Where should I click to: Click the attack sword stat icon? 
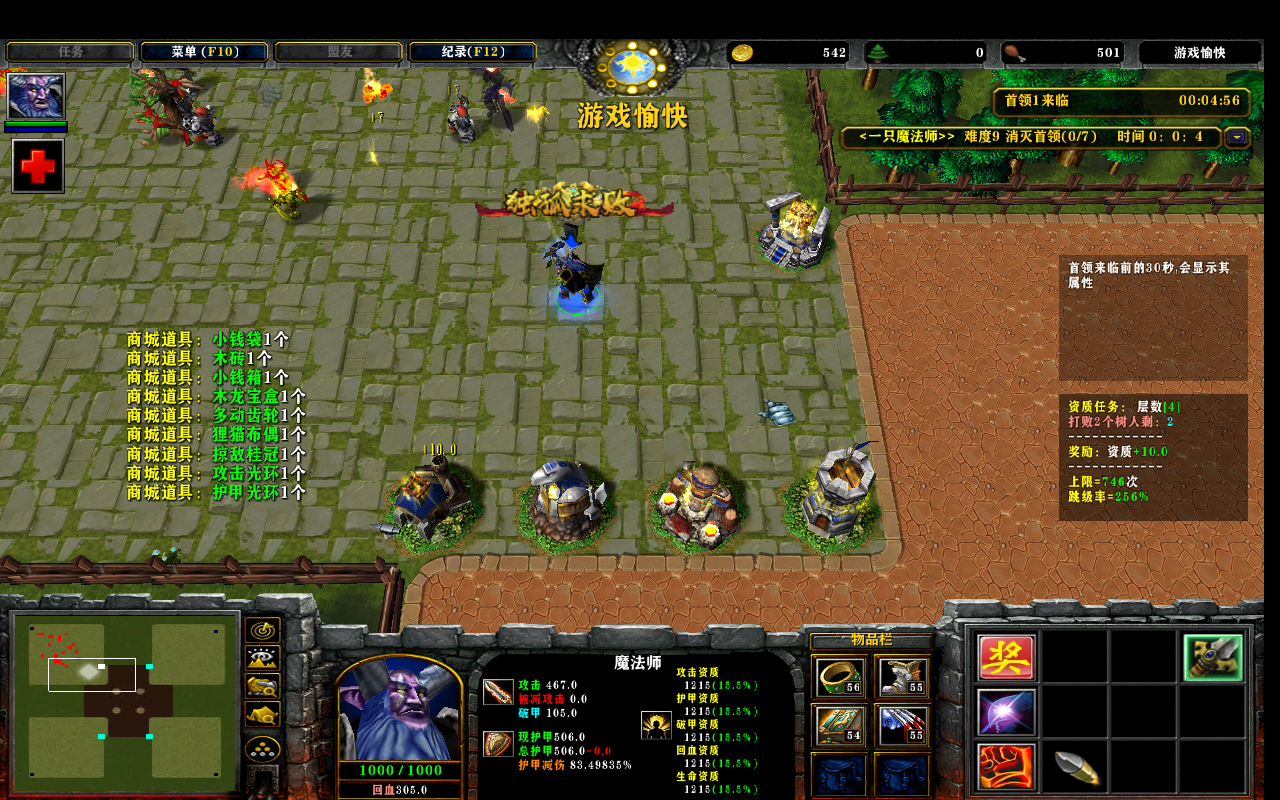click(498, 691)
